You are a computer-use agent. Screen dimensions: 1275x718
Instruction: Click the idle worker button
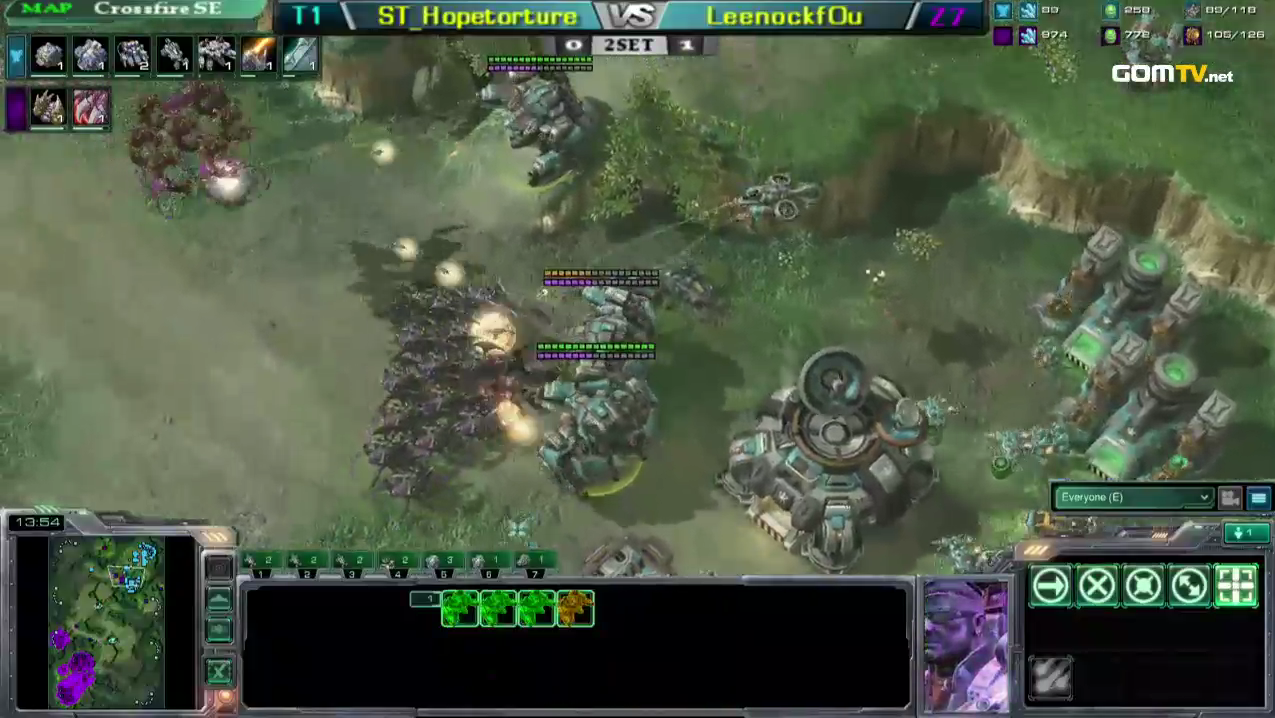(x=1246, y=533)
